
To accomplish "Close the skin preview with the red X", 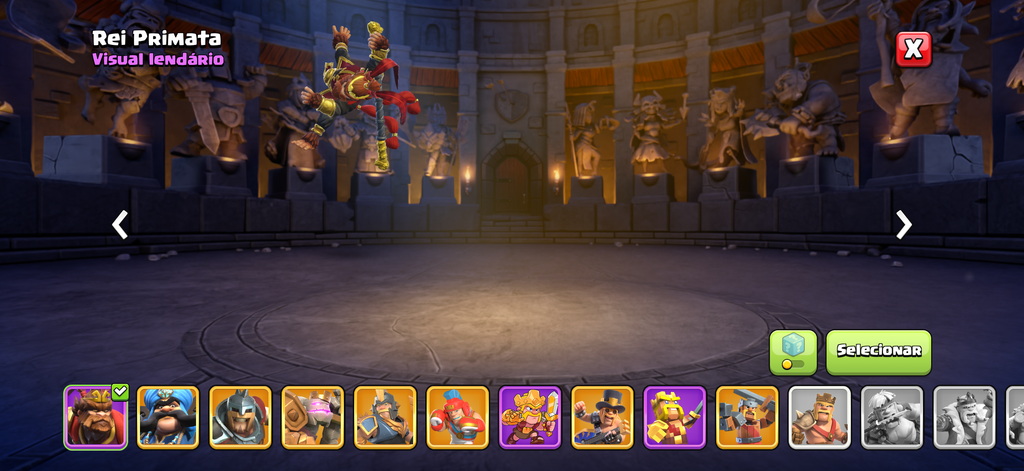I will (x=913, y=48).
